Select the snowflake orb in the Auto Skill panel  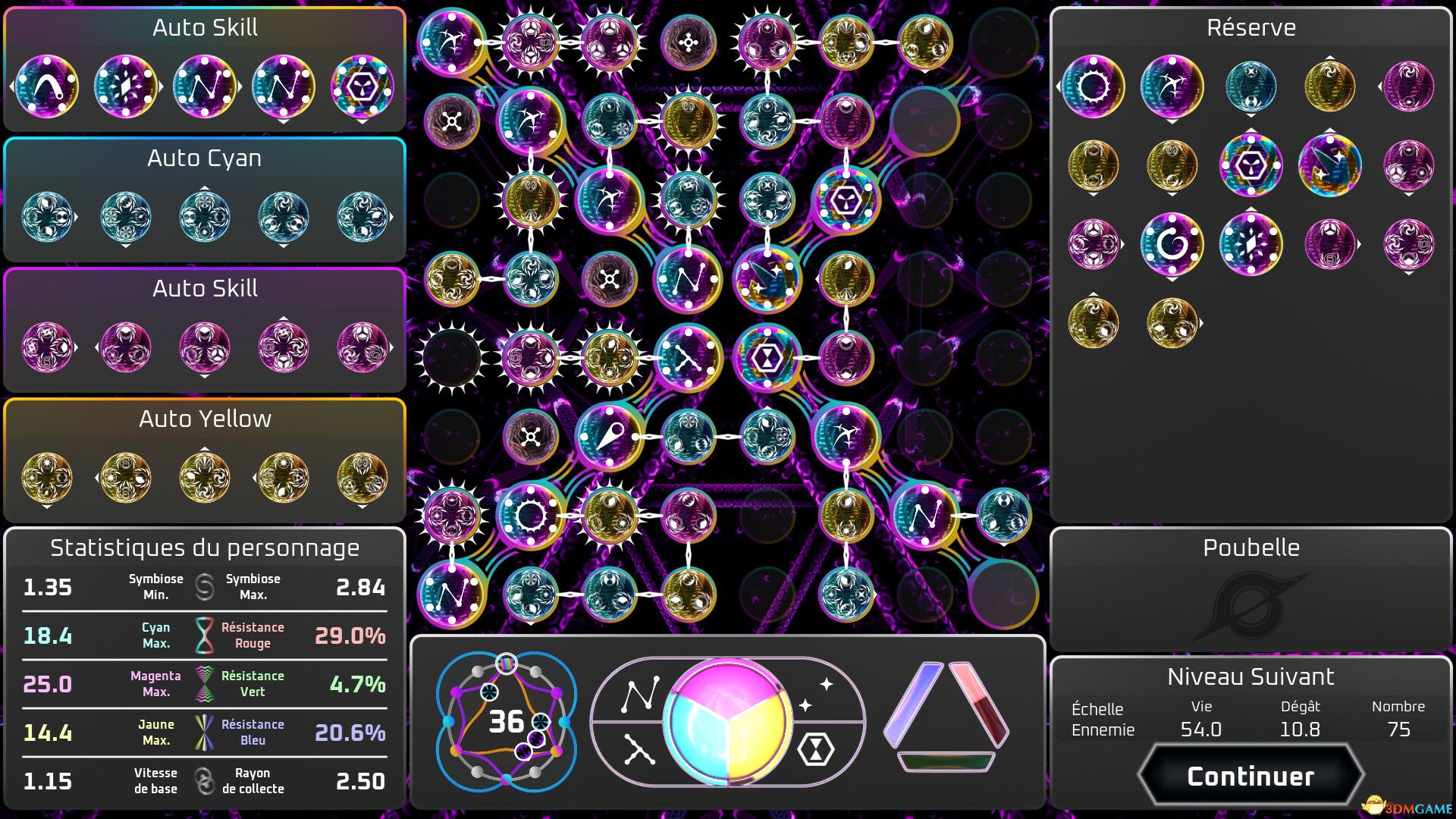pos(127,87)
